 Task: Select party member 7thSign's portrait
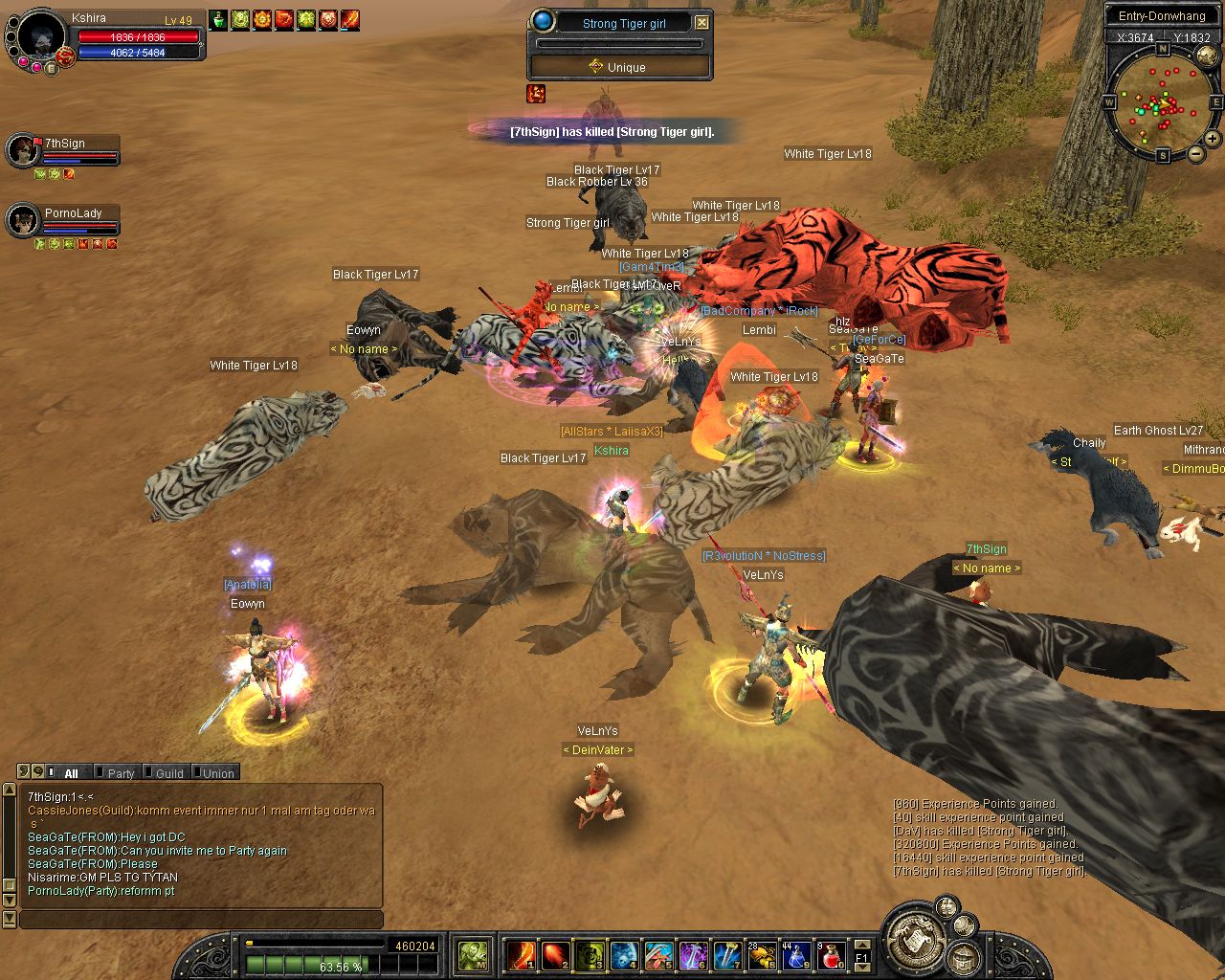click(x=22, y=151)
